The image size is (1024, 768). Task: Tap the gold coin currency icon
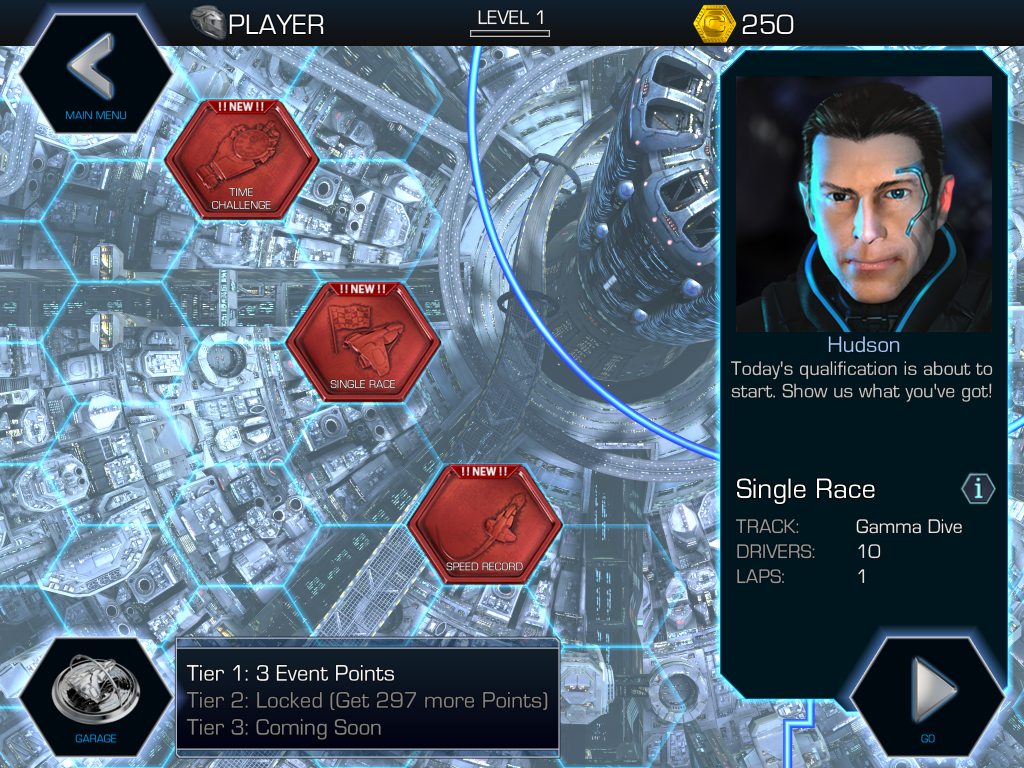(714, 23)
